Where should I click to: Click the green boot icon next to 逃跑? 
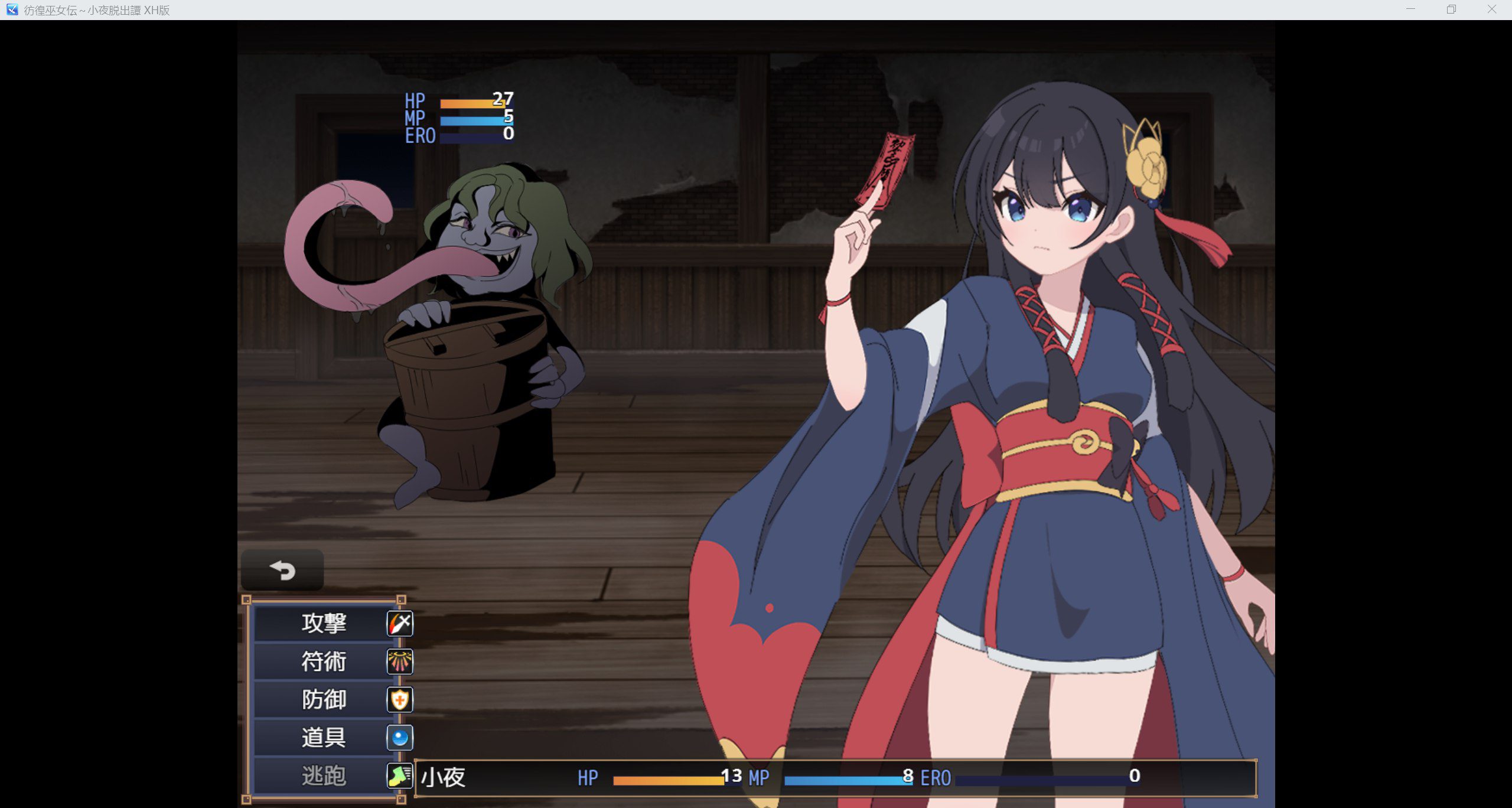(399, 776)
